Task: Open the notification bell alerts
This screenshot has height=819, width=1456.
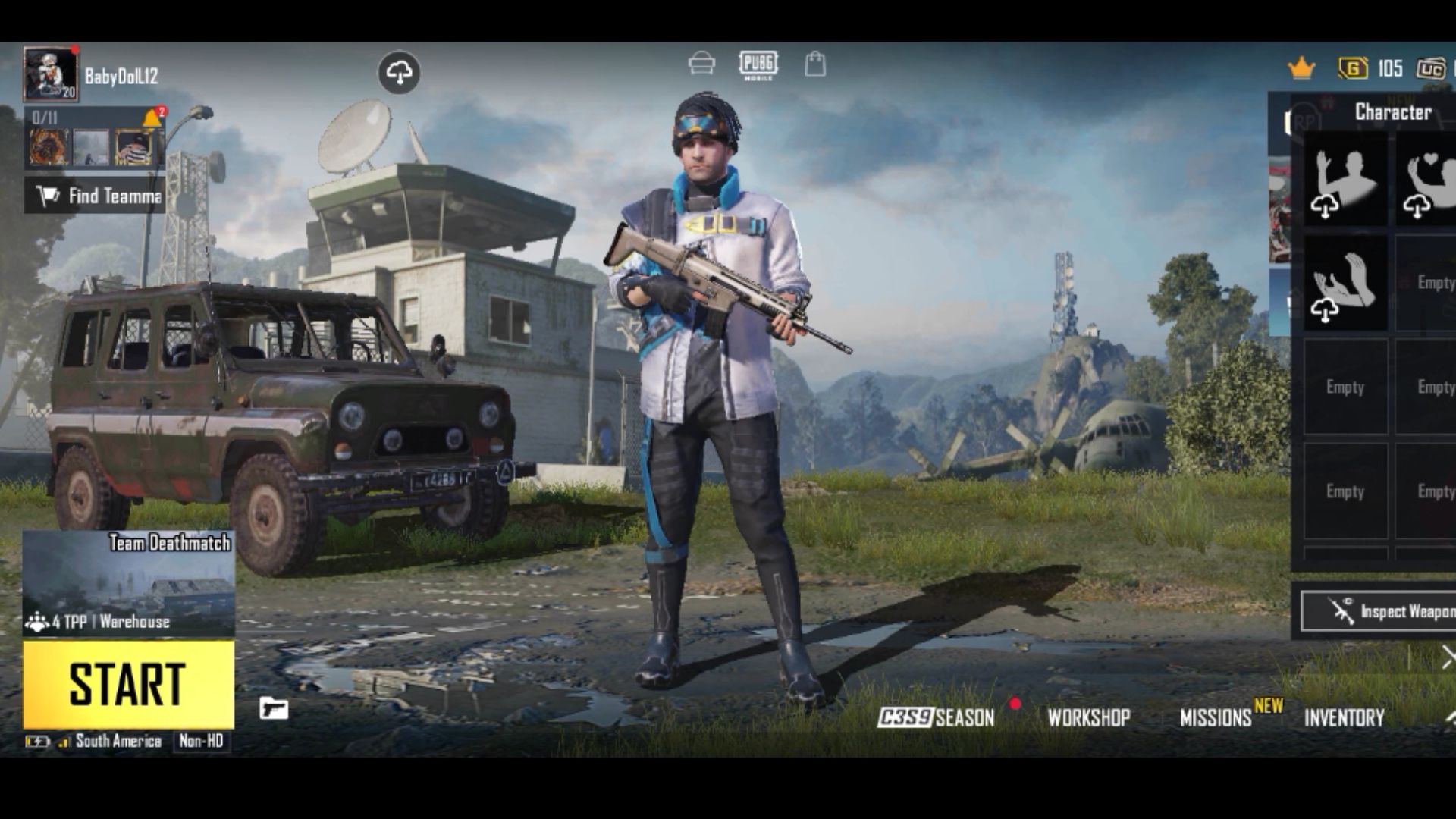Action: 152,118
